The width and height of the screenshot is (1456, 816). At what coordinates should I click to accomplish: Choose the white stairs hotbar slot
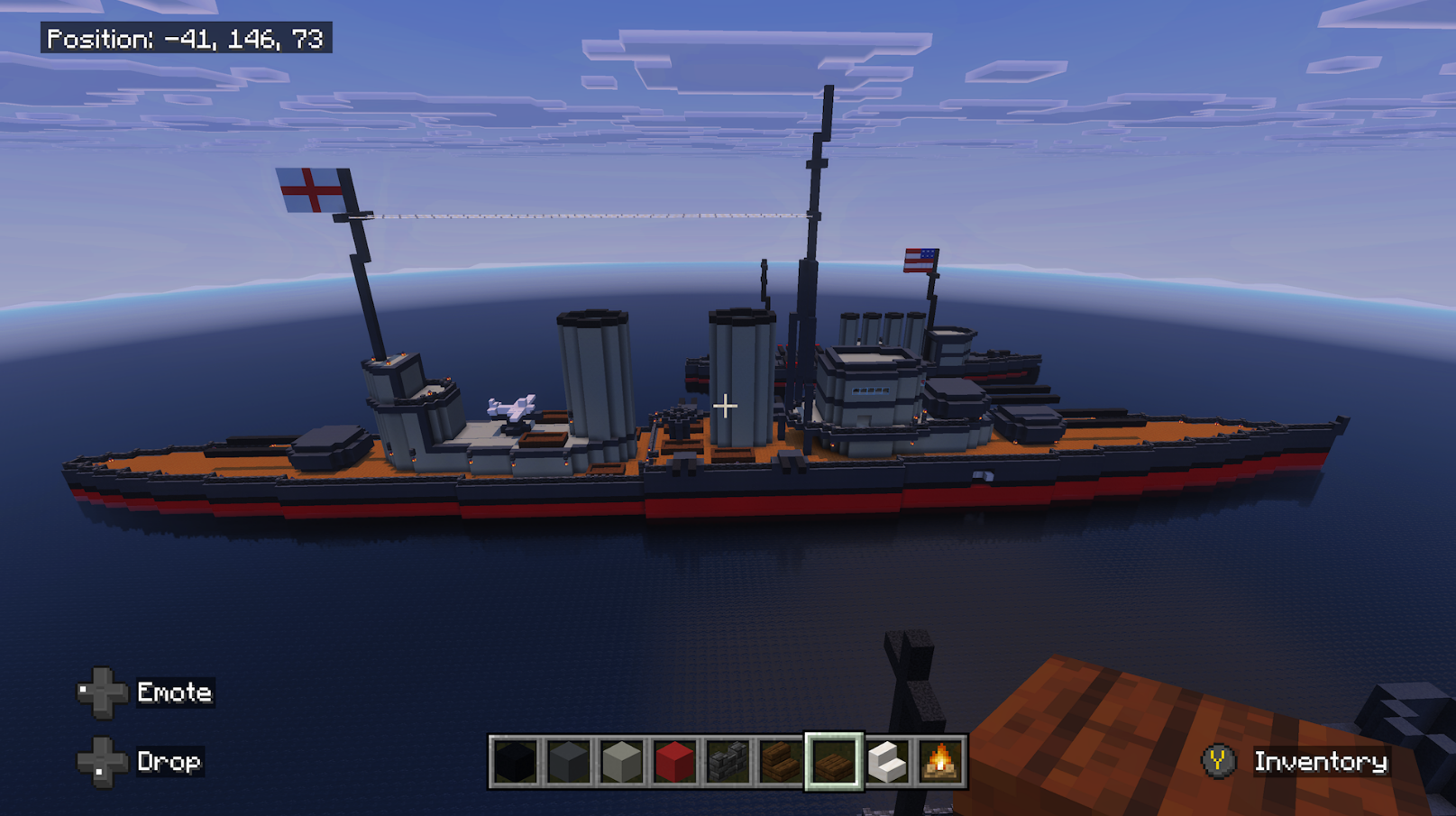tap(887, 762)
